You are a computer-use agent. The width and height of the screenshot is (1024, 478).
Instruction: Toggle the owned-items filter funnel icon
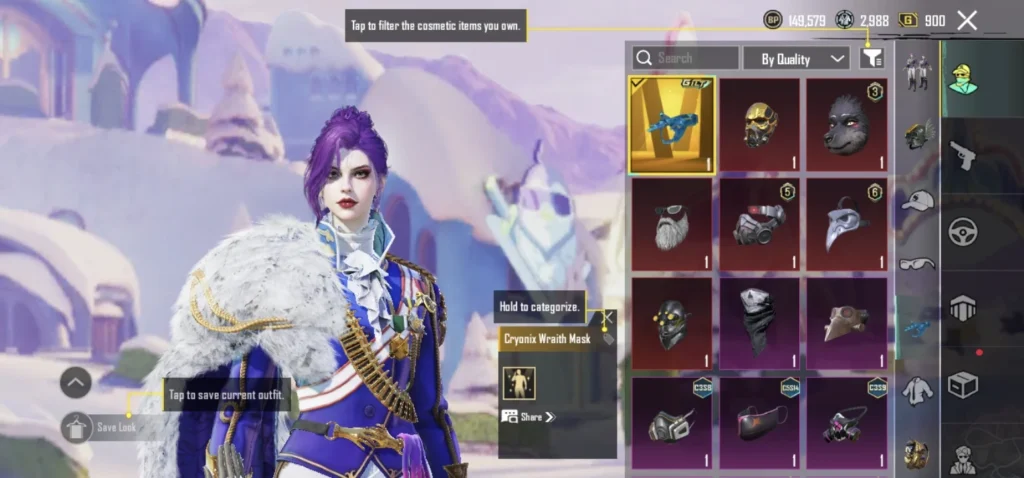[x=871, y=58]
